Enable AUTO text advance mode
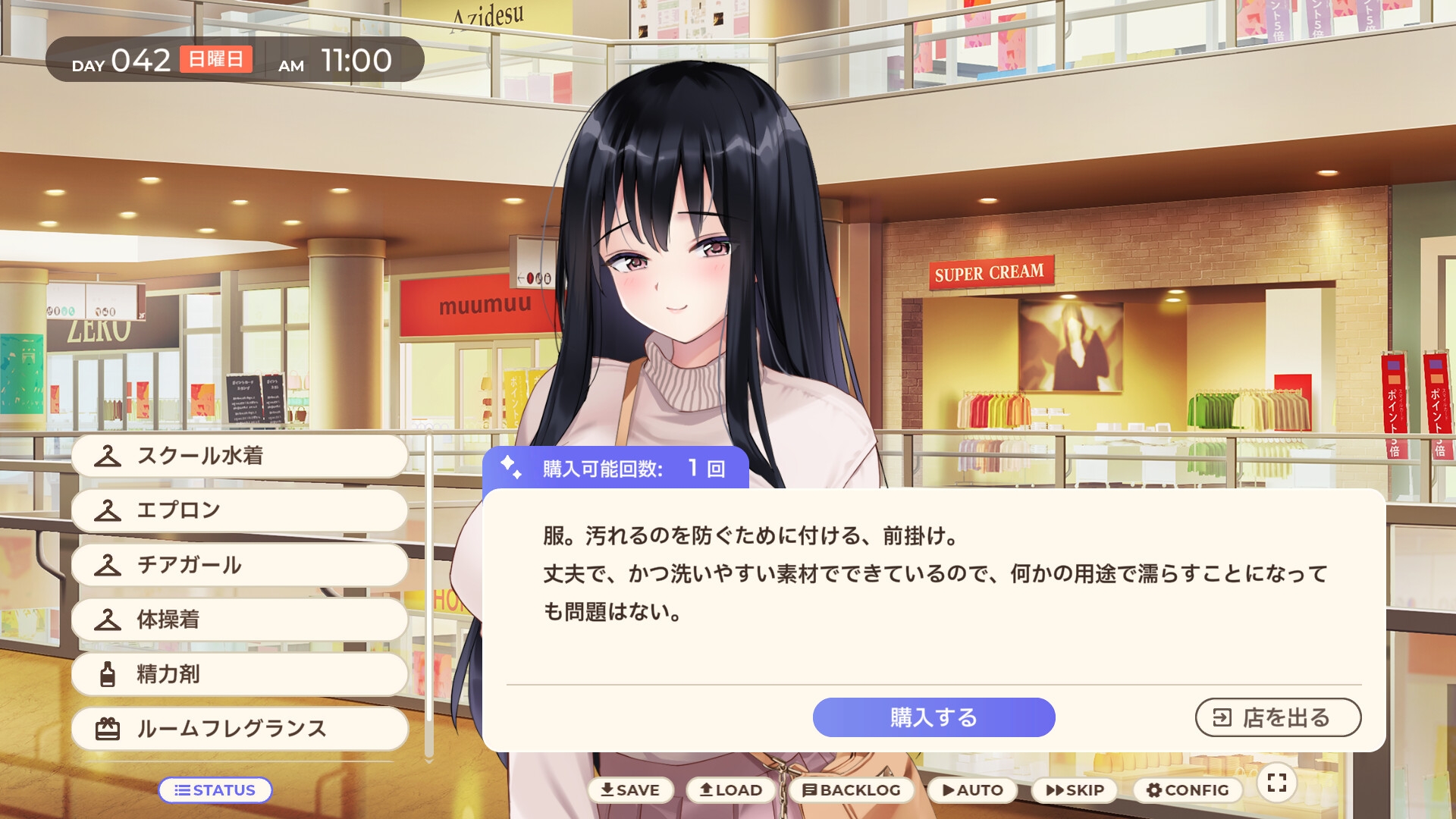Image resolution: width=1456 pixels, height=819 pixels. click(971, 789)
